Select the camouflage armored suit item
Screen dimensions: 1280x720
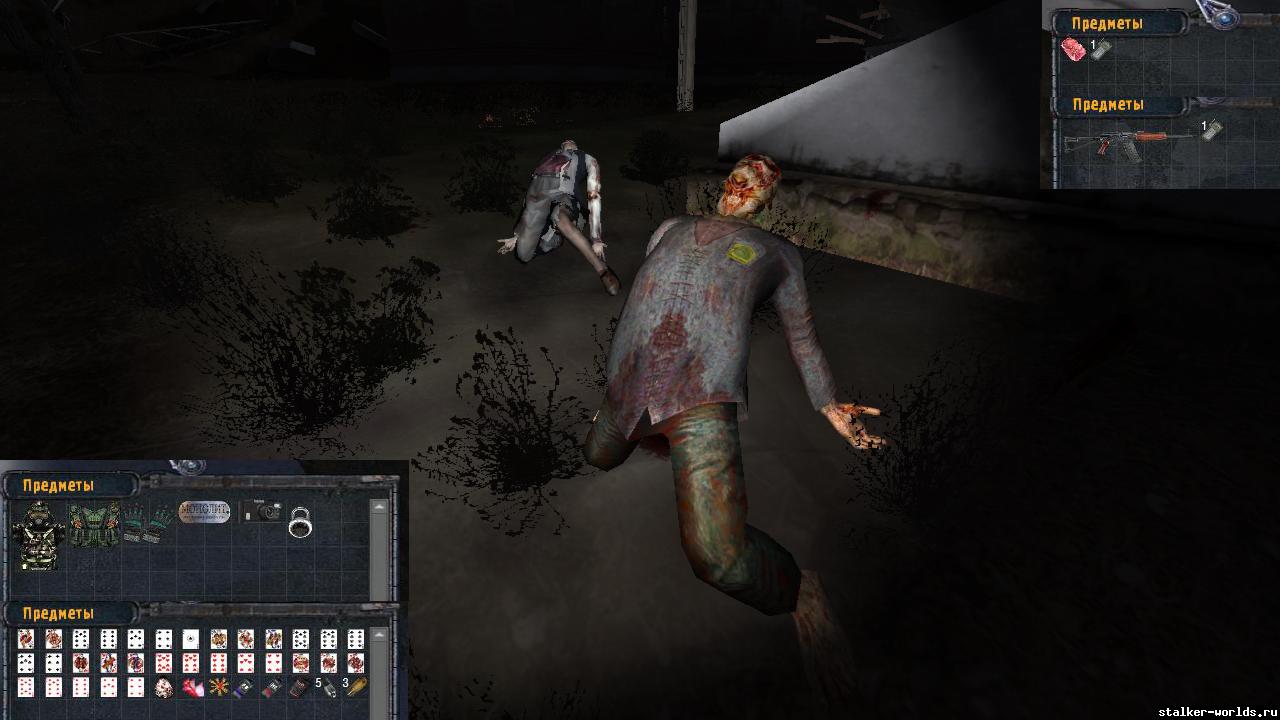[x=38, y=535]
